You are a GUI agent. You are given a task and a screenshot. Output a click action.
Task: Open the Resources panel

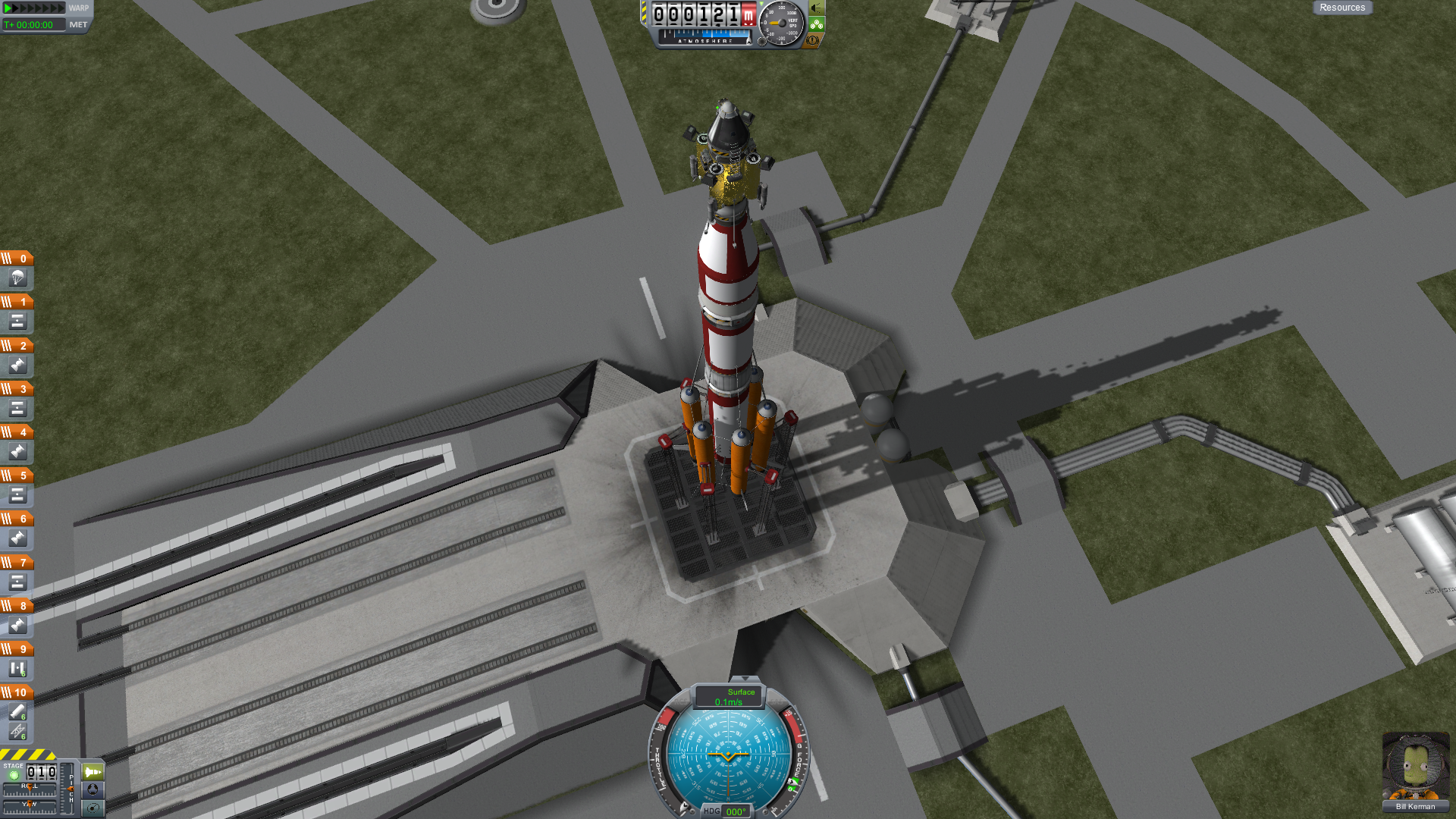1341,8
